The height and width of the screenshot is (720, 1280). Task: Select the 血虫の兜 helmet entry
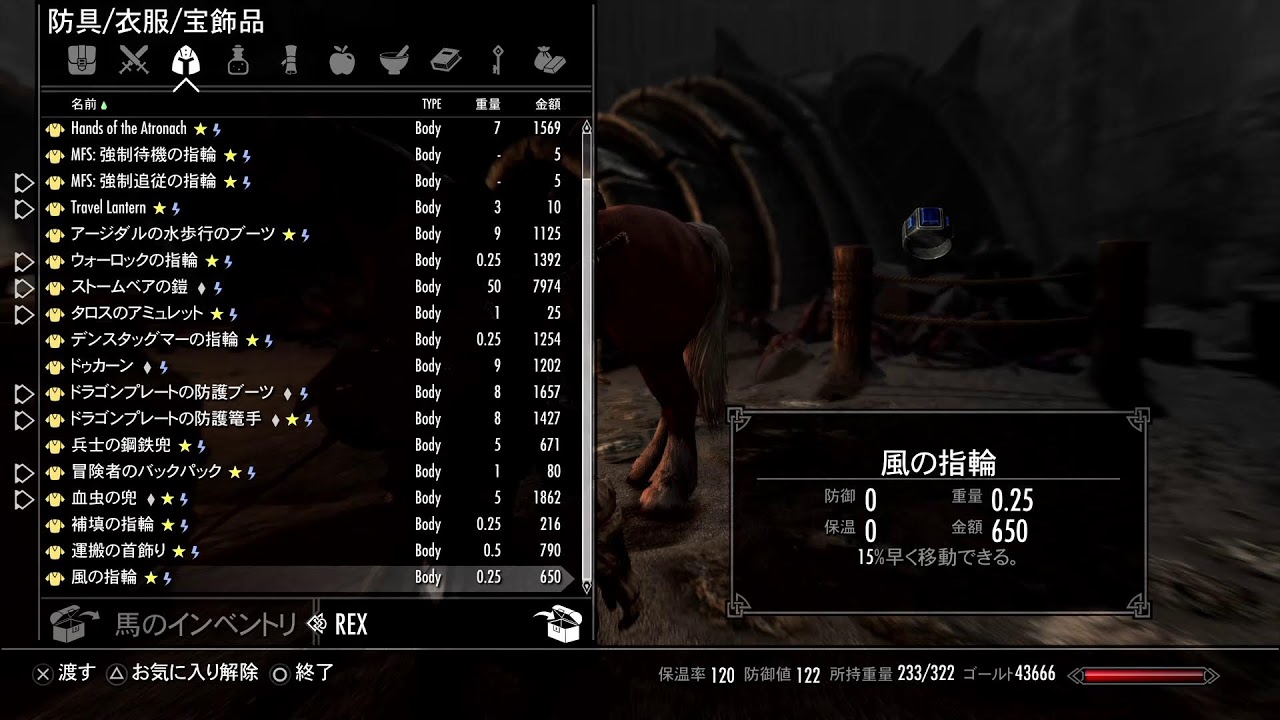104,498
